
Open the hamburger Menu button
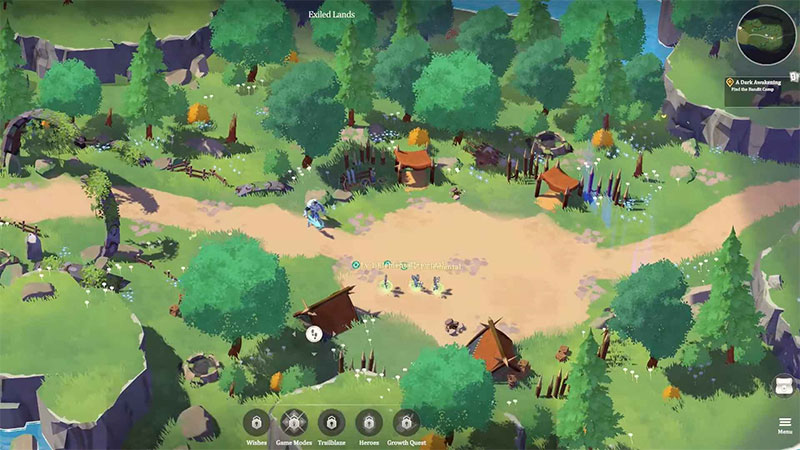(785, 424)
